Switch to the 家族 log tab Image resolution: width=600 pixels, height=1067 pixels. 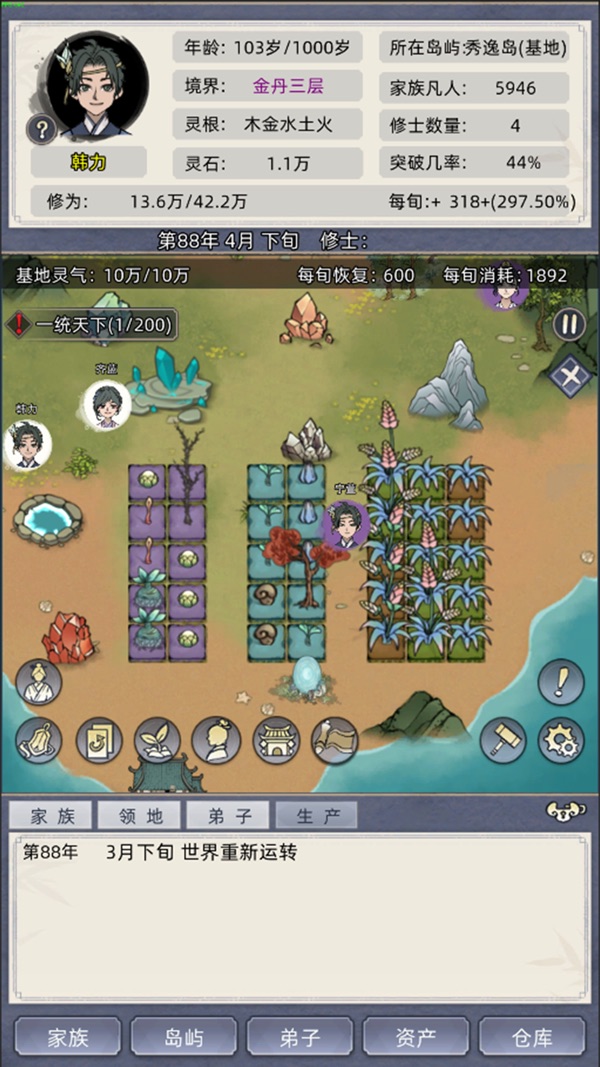(x=52, y=816)
